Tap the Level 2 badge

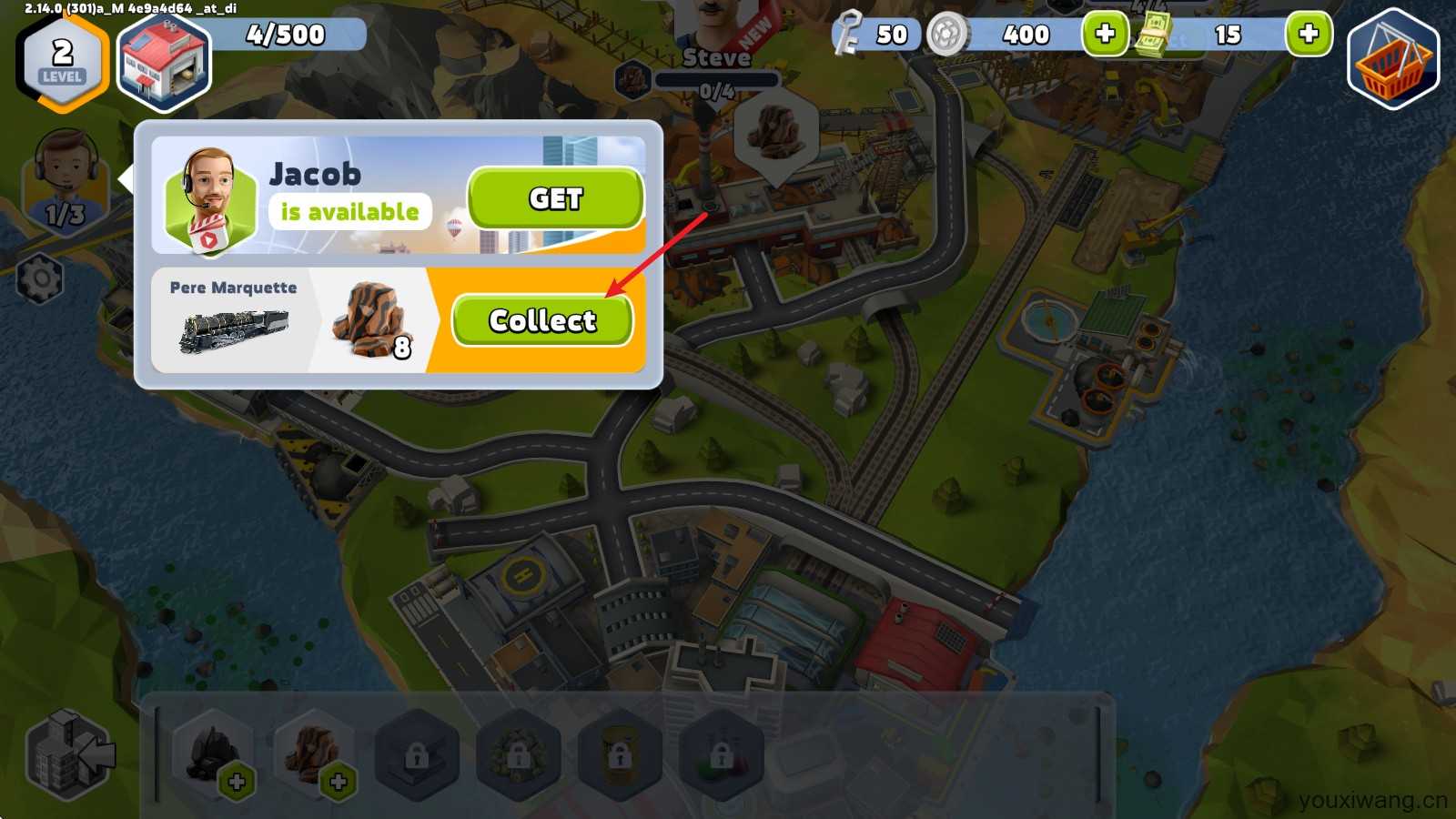(x=62, y=60)
